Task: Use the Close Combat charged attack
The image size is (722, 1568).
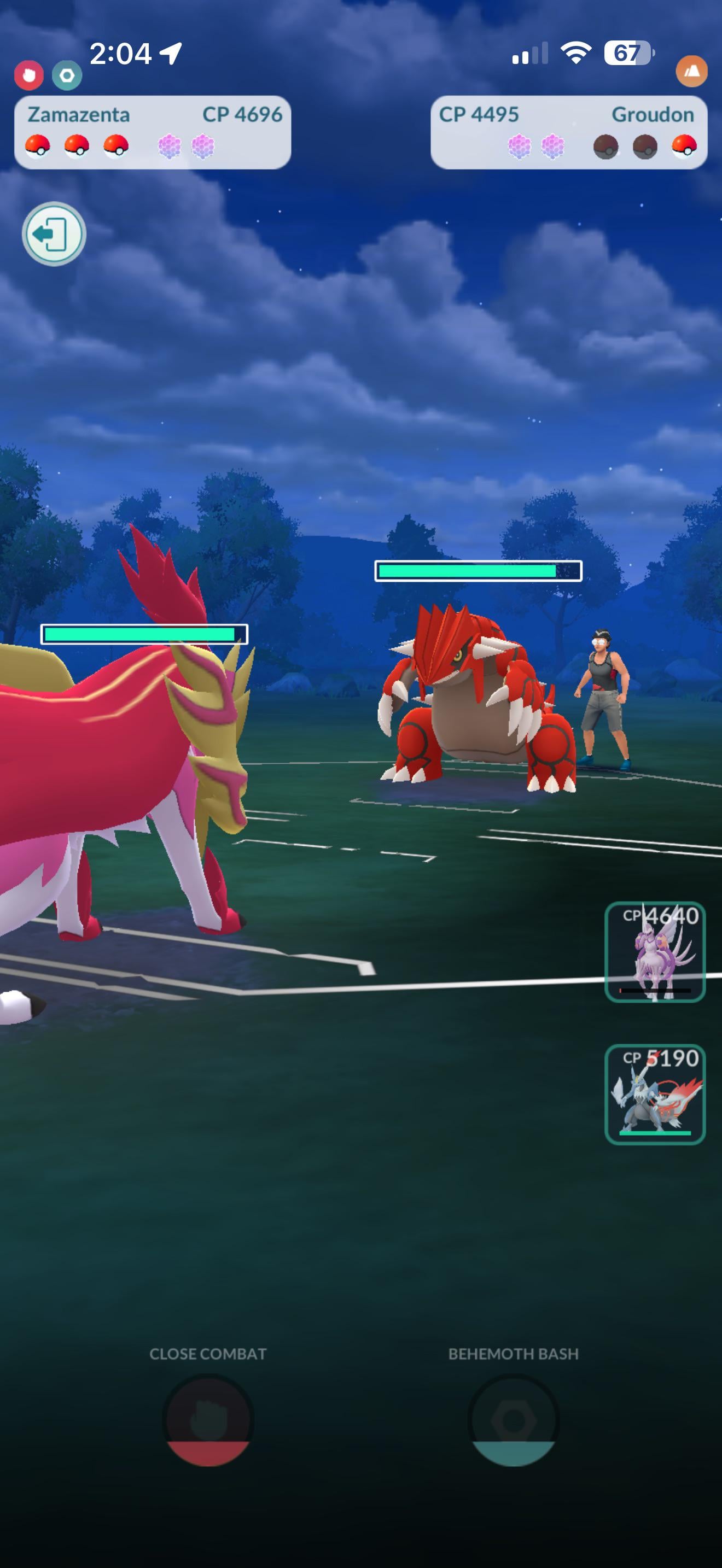Action: click(x=208, y=1420)
